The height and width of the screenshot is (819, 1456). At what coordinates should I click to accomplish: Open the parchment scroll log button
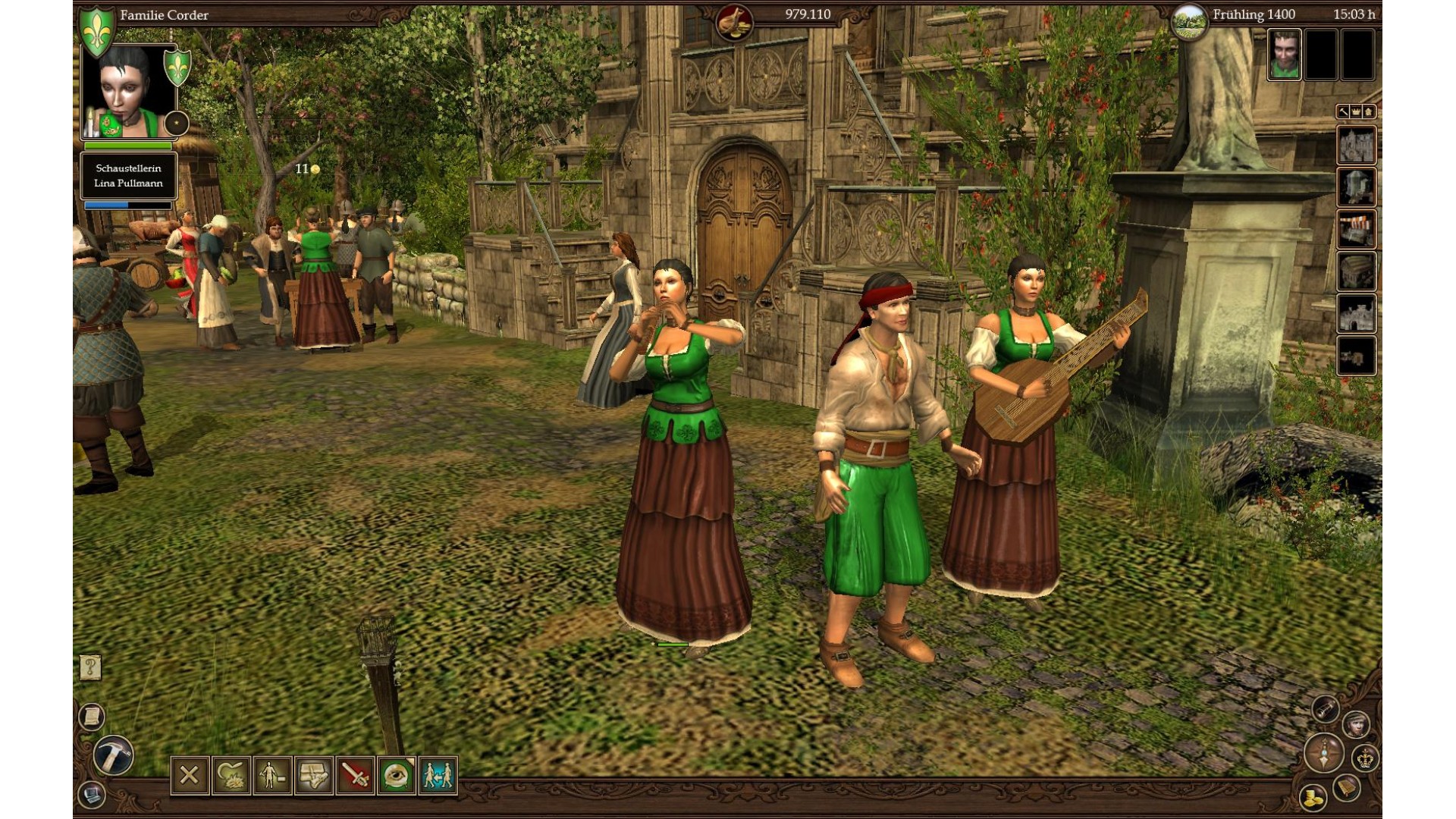click(x=92, y=717)
